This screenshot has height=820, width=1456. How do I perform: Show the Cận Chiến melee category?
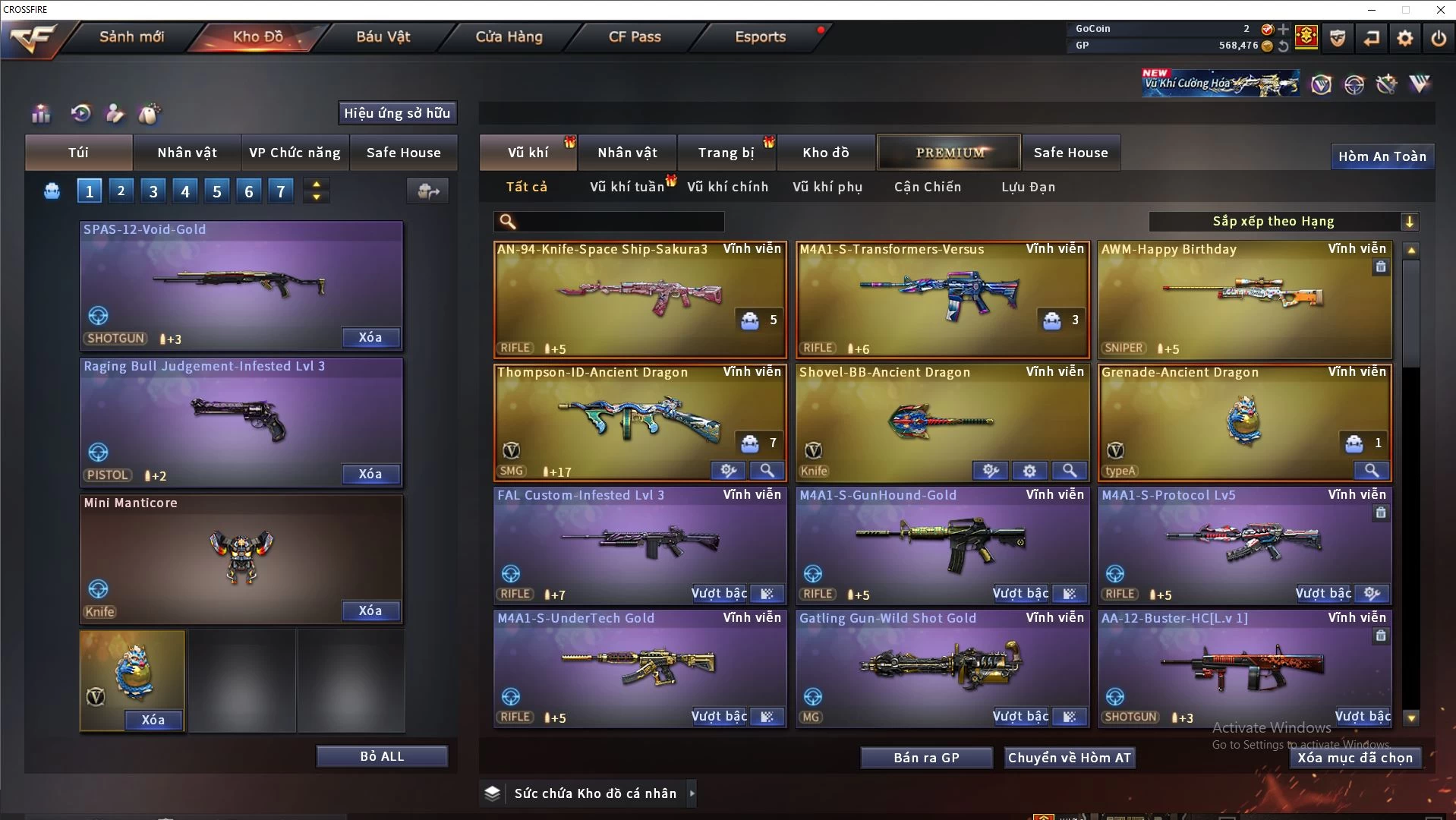(927, 187)
